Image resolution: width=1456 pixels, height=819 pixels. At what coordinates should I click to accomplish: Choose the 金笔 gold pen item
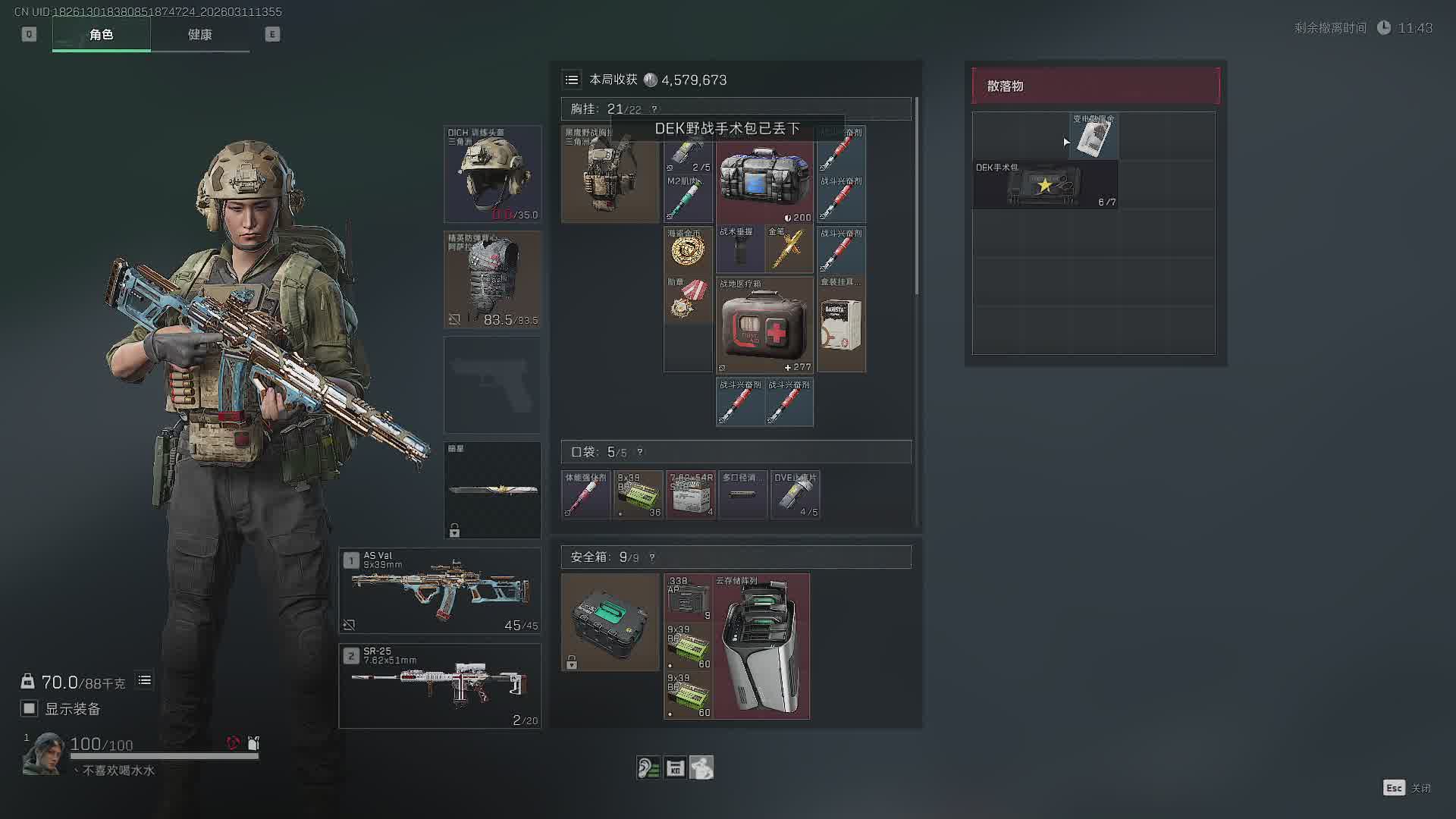tap(789, 249)
